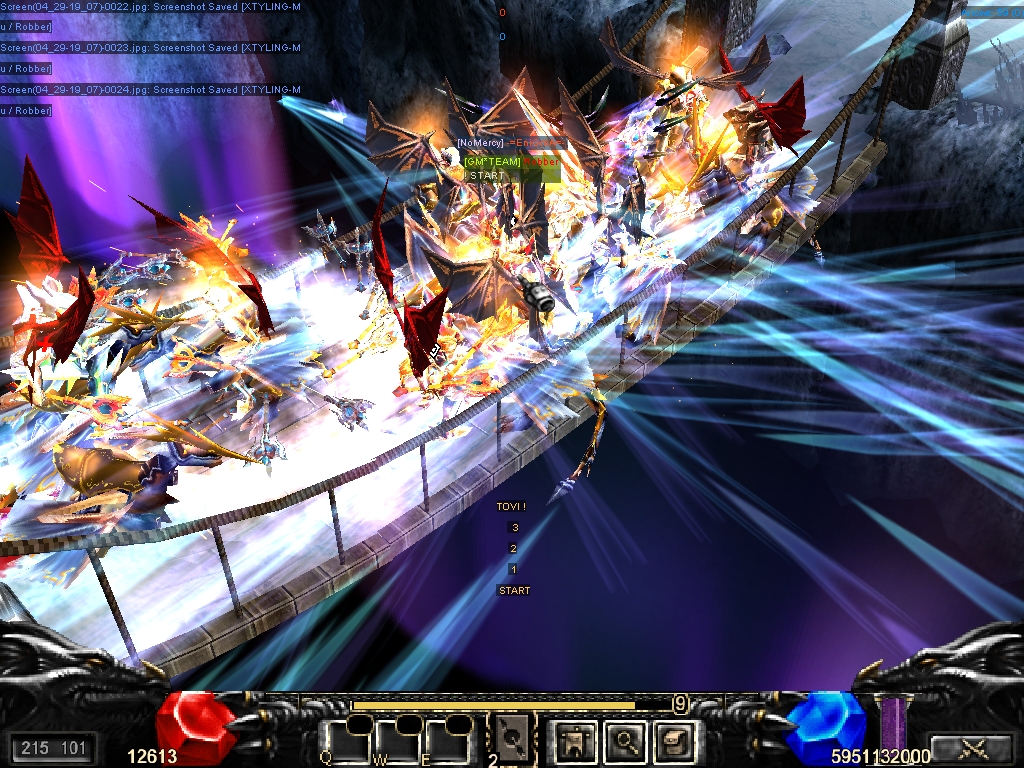Click the magnifying glass button
Viewport: 1024px width, 768px height.
(x=625, y=741)
